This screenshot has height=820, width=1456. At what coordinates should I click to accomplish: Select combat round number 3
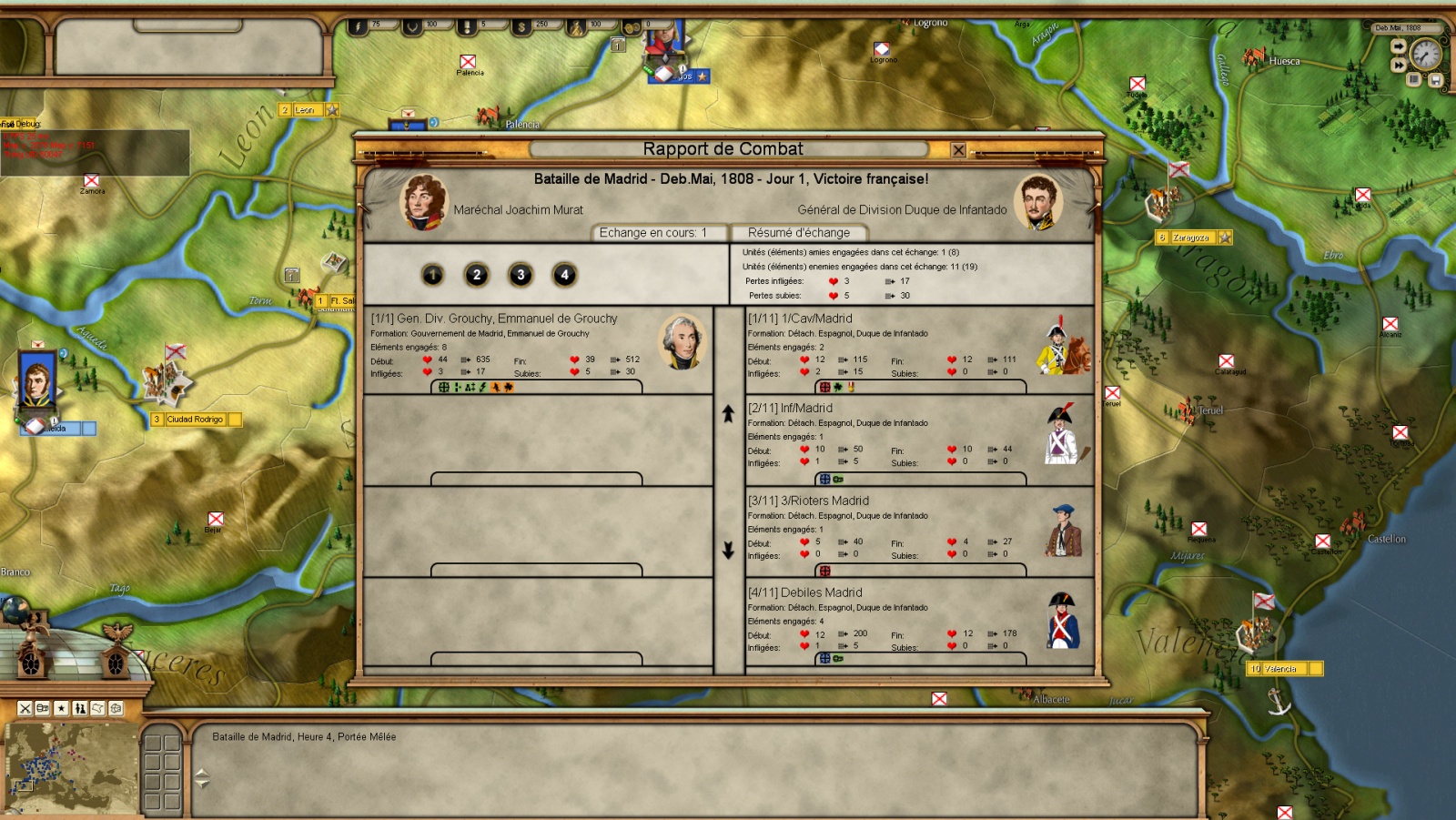click(x=521, y=275)
